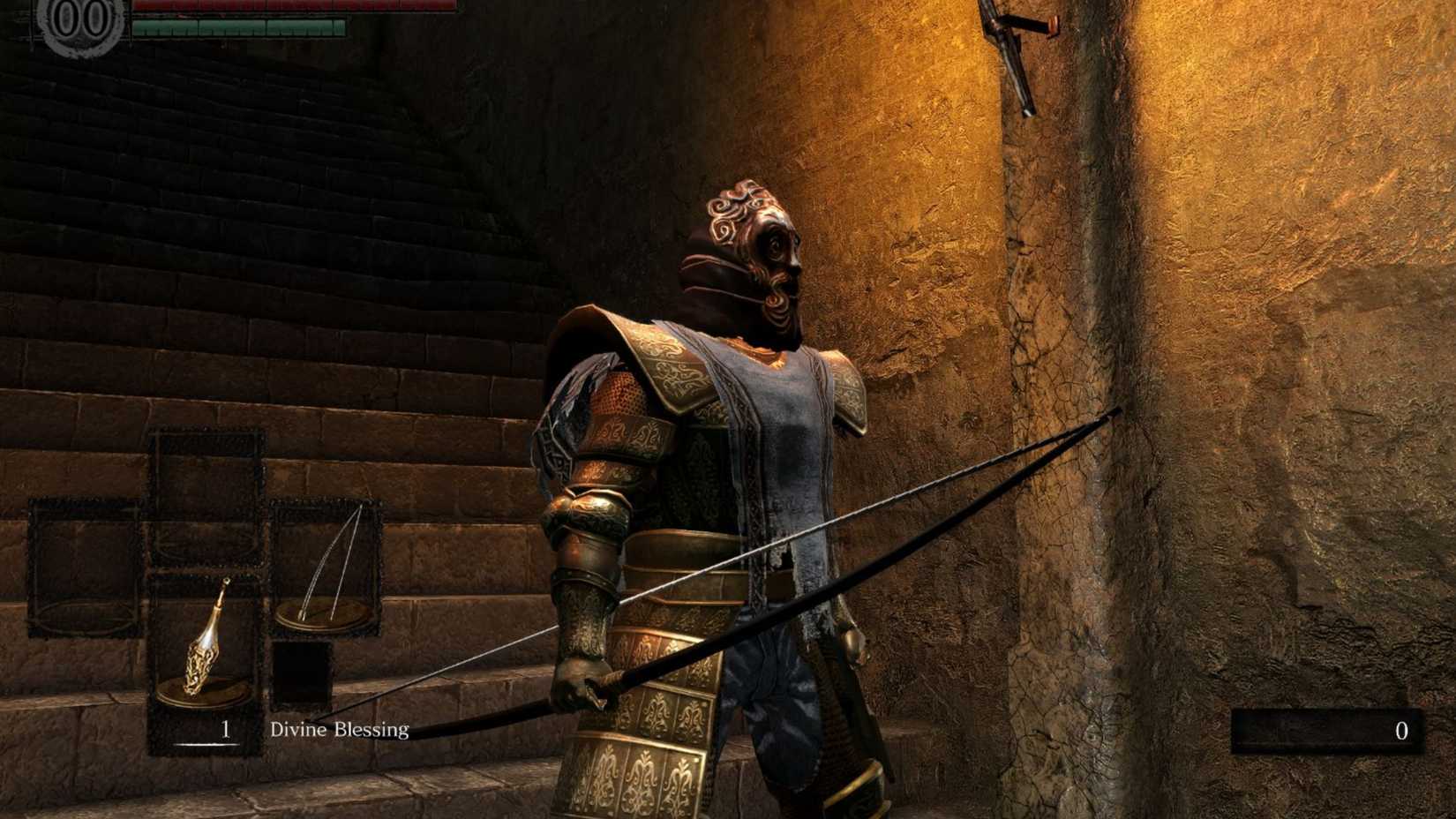Click the empty slot below the arrows
This screenshot has width=1456, height=819.
304,671
